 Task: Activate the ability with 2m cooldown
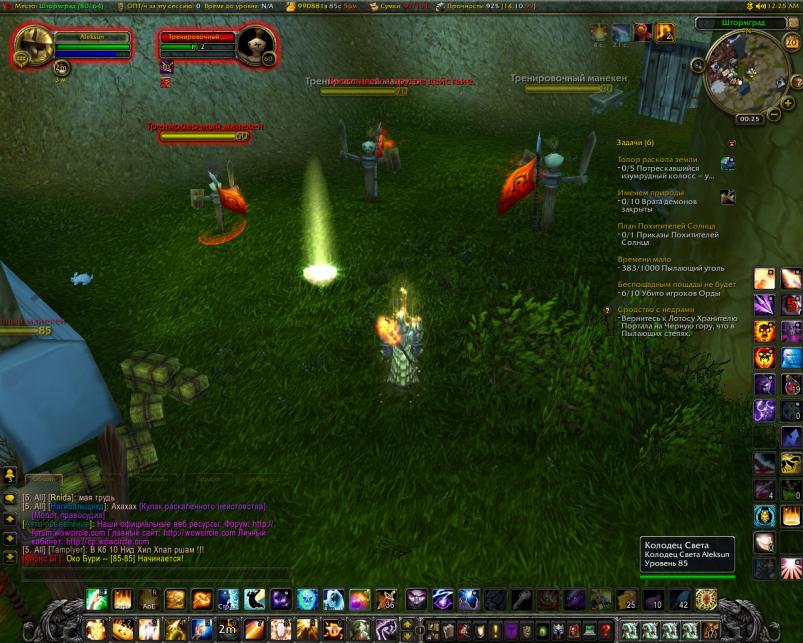228,629
